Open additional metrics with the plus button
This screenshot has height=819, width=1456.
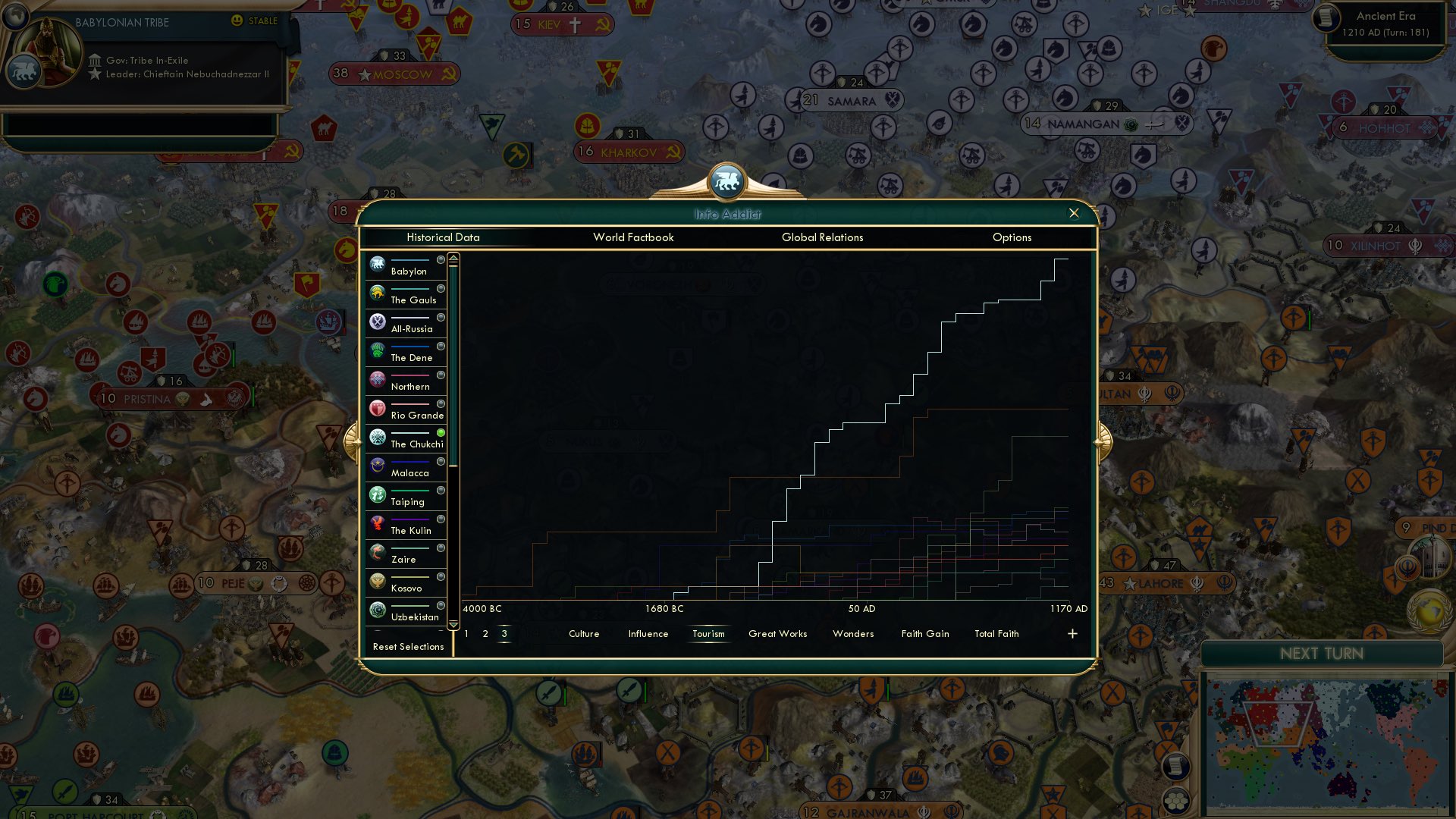pos(1072,633)
